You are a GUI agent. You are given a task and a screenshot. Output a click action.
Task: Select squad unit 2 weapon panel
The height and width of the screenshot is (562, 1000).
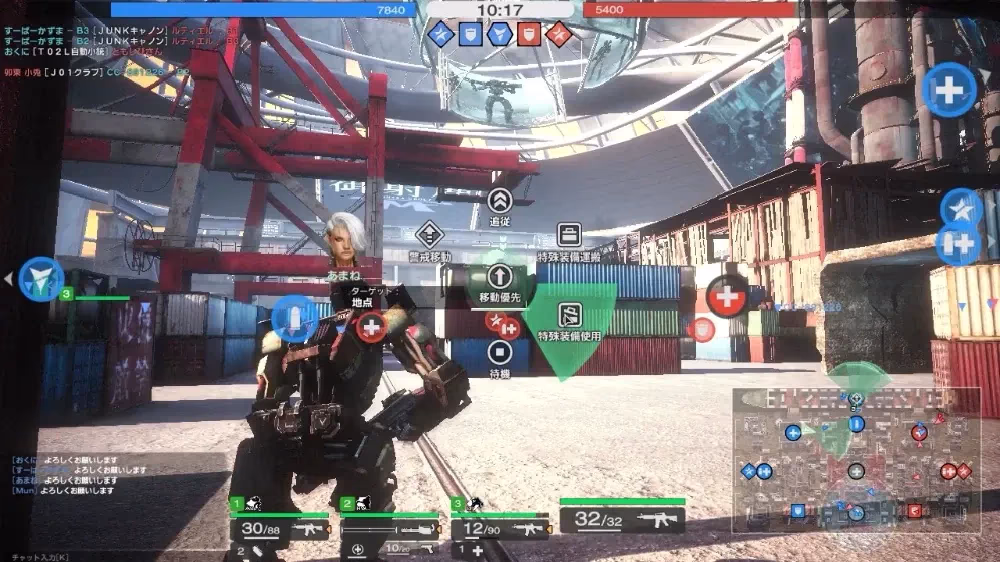pyautogui.click(x=391, y=529)
